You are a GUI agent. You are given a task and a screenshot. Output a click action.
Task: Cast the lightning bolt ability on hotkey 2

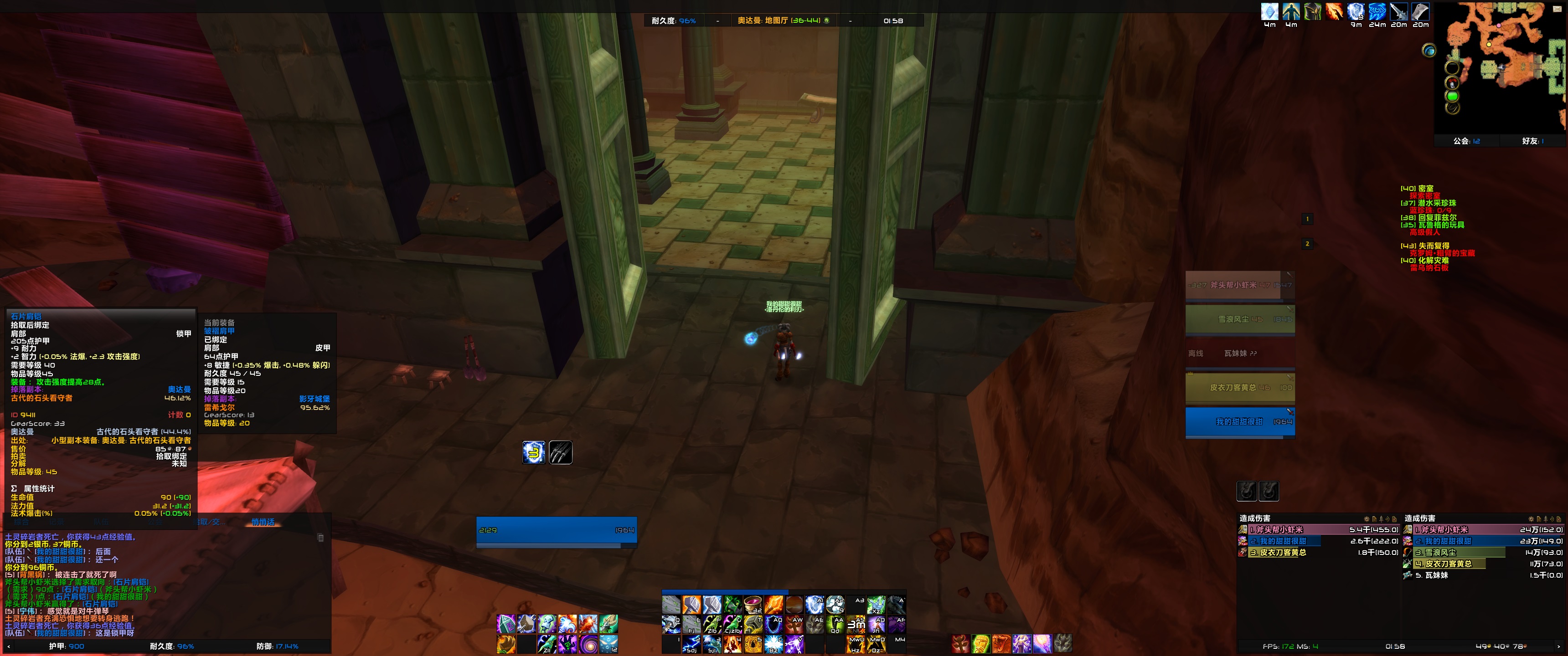point(691,645)
